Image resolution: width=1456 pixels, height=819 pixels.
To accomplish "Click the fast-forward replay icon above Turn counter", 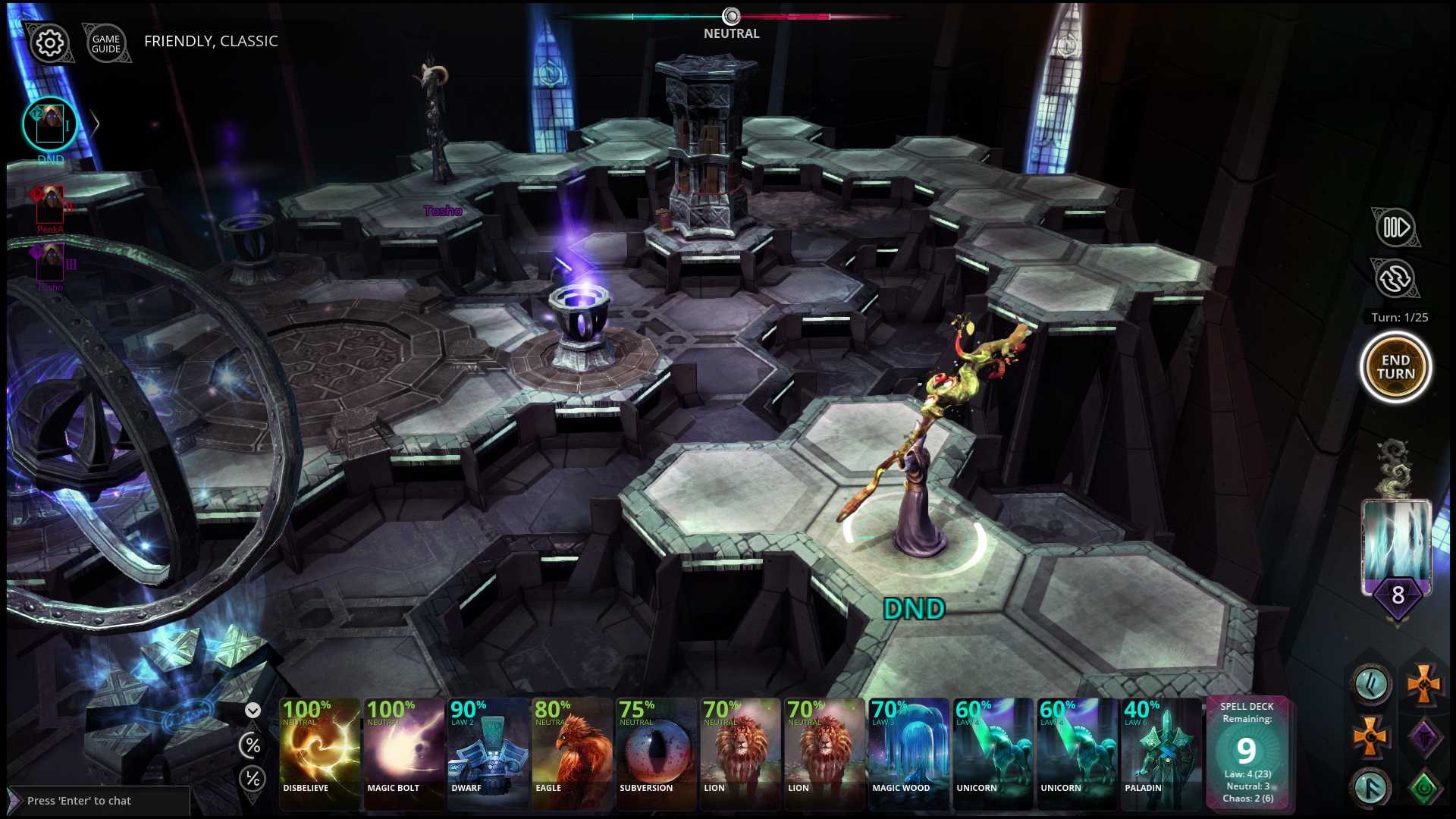I will coord(1395,227).
